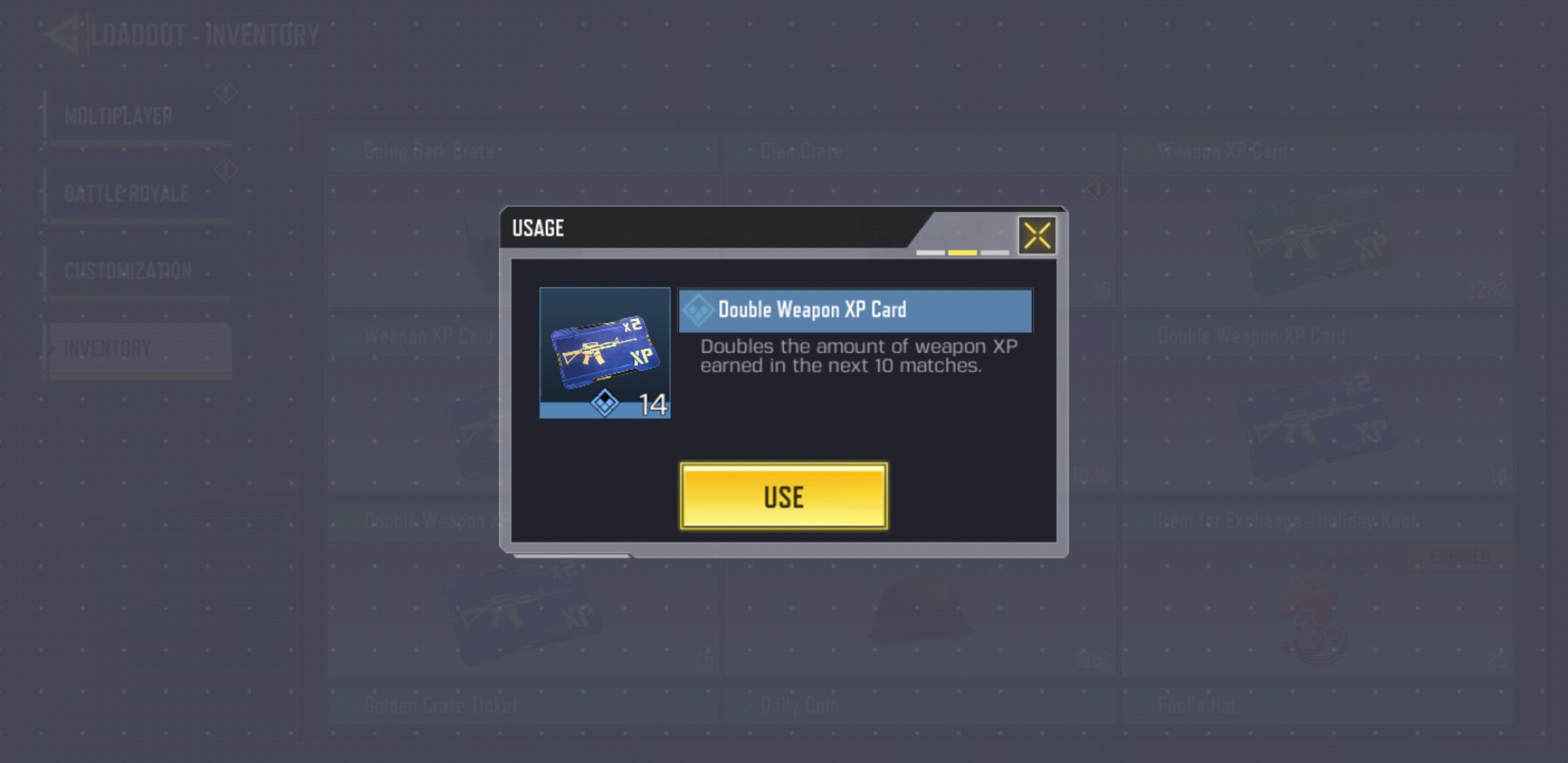Click the crate icon beside the Daily Coin label
The height and width of the screenshot is (763, 1568).
pos(744,705)
